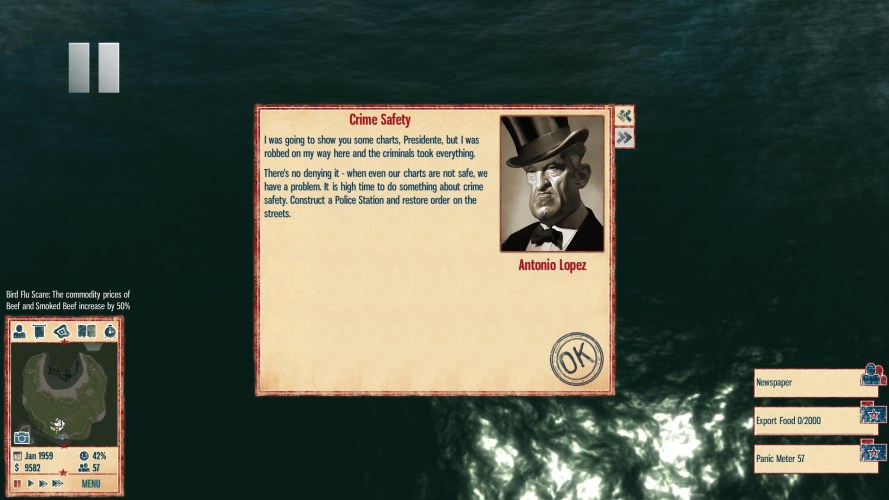Click the double left arrow beside the dialog

pyautogui.click(x=625, y=116)
